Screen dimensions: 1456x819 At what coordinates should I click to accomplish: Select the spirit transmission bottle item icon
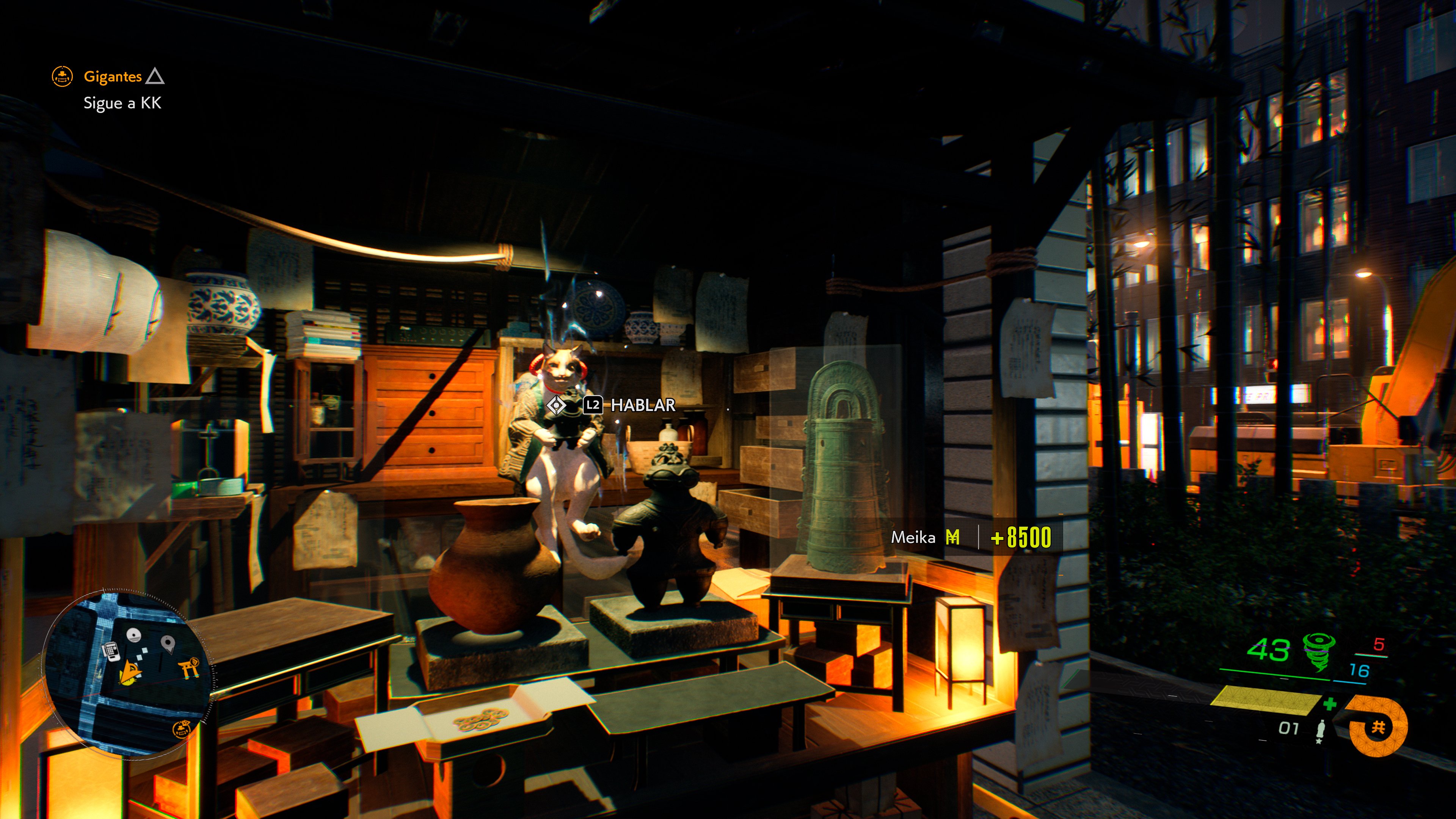[1321, 730]
